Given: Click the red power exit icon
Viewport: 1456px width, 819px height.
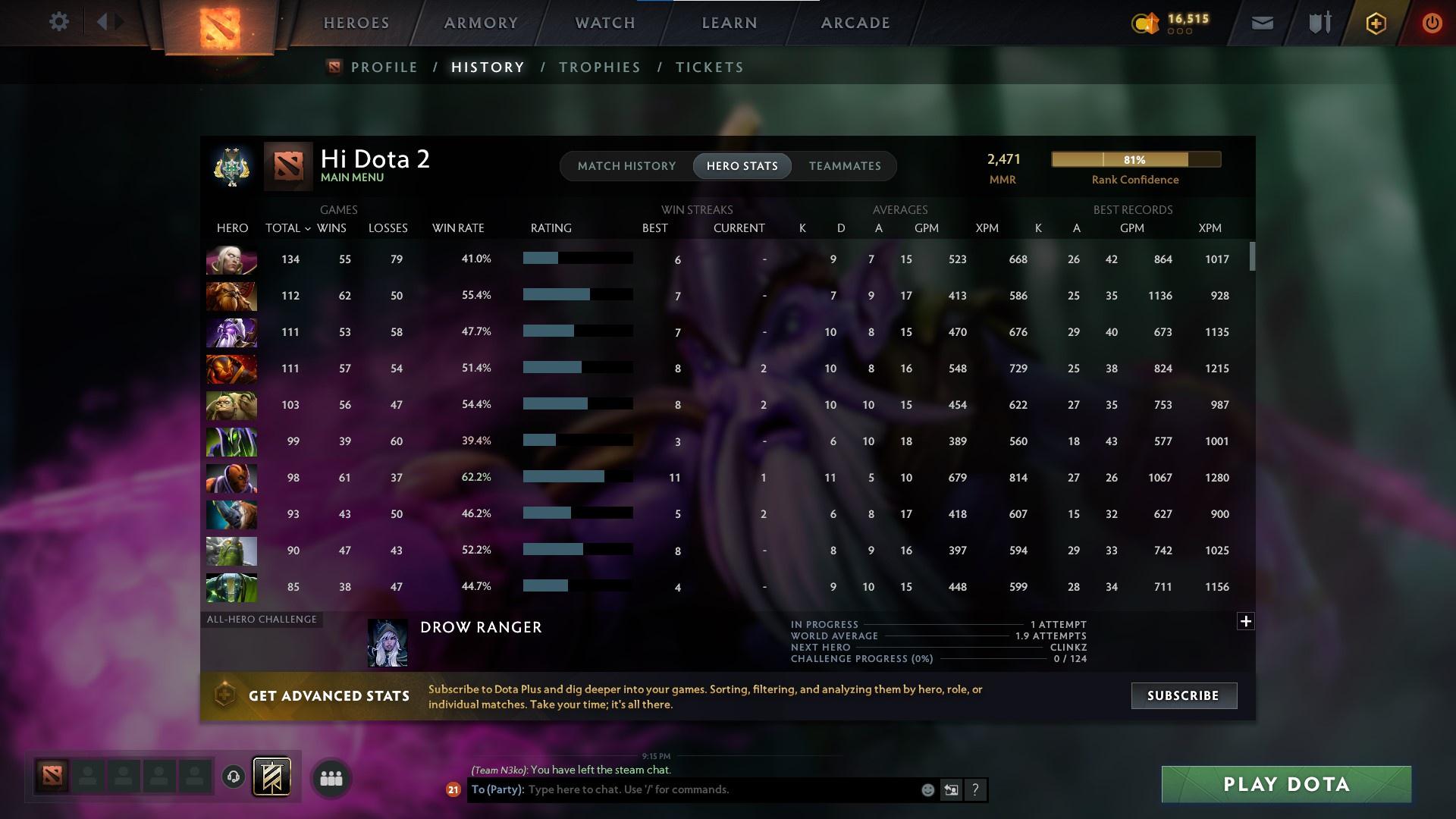Looking at the screenshot, I should tap(1431, 23).
